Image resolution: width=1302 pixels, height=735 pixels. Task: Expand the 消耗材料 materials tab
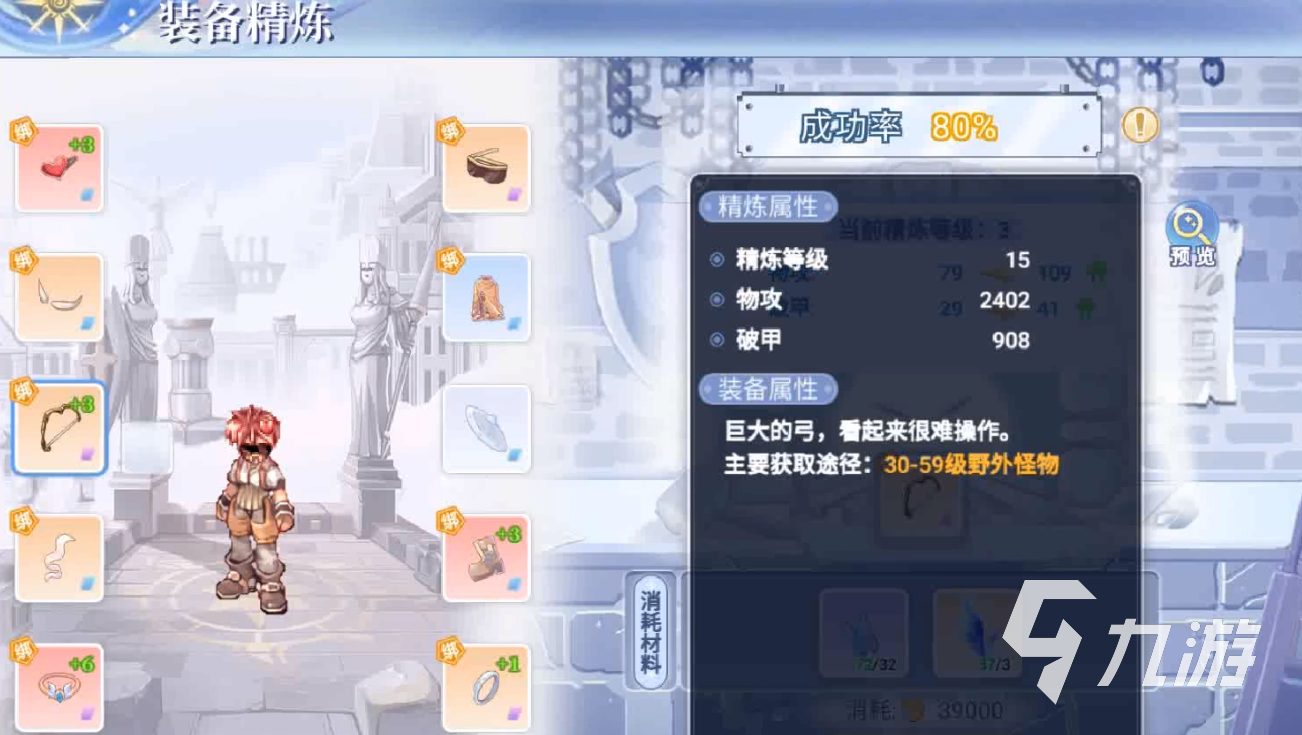click(652, 630)
